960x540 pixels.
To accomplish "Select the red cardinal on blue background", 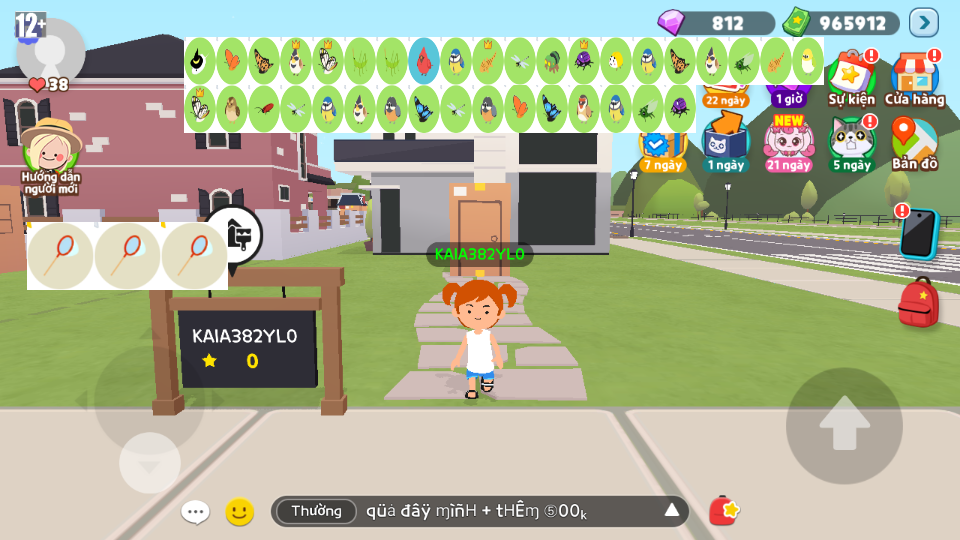I will pyautogui.click(x=424, y=61).
